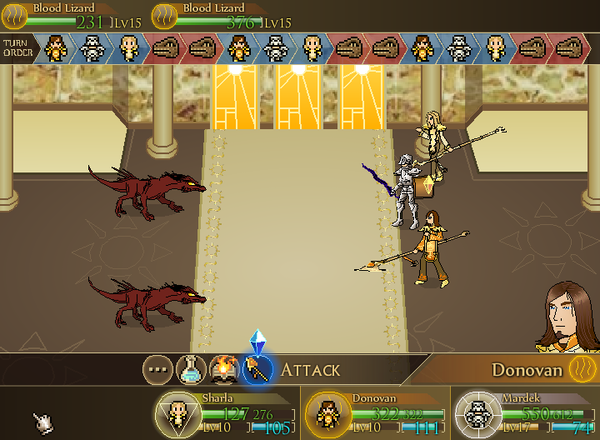Select Mardek's party portrait panel
600x440 pixels.
(x=473, y=412)
